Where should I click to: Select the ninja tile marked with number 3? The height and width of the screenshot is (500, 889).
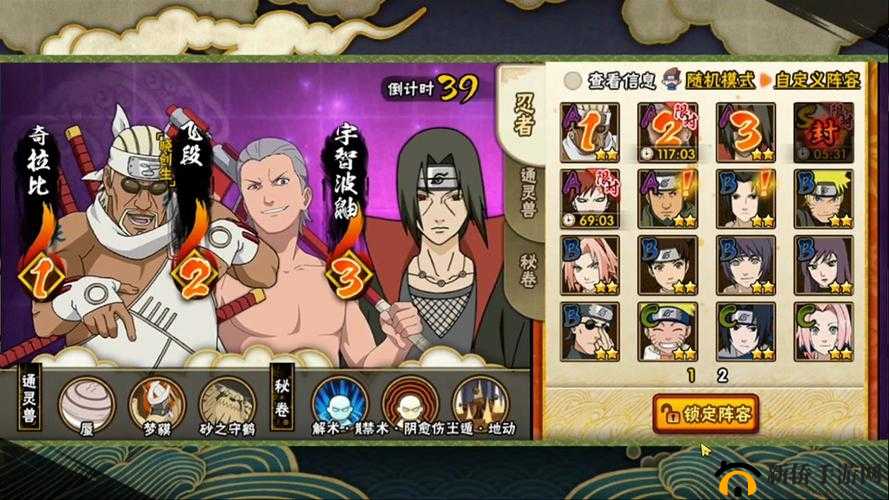point(746,131)
